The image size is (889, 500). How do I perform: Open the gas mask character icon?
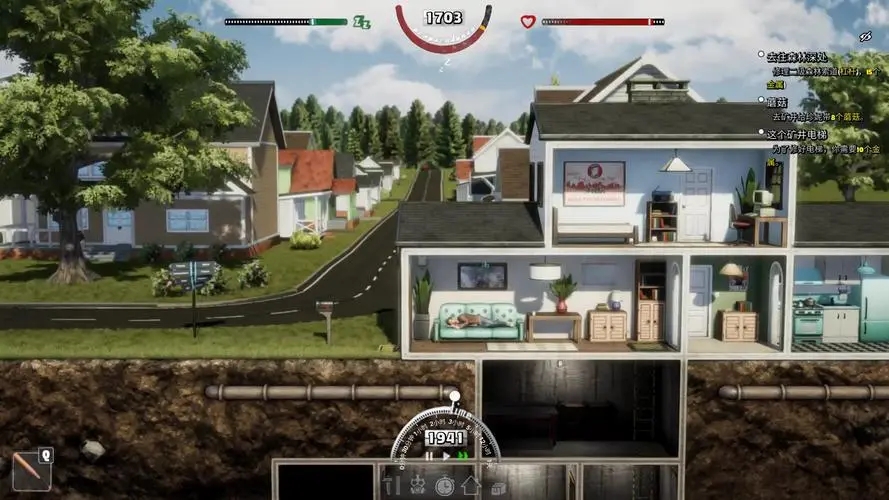[x=418, y=486]
